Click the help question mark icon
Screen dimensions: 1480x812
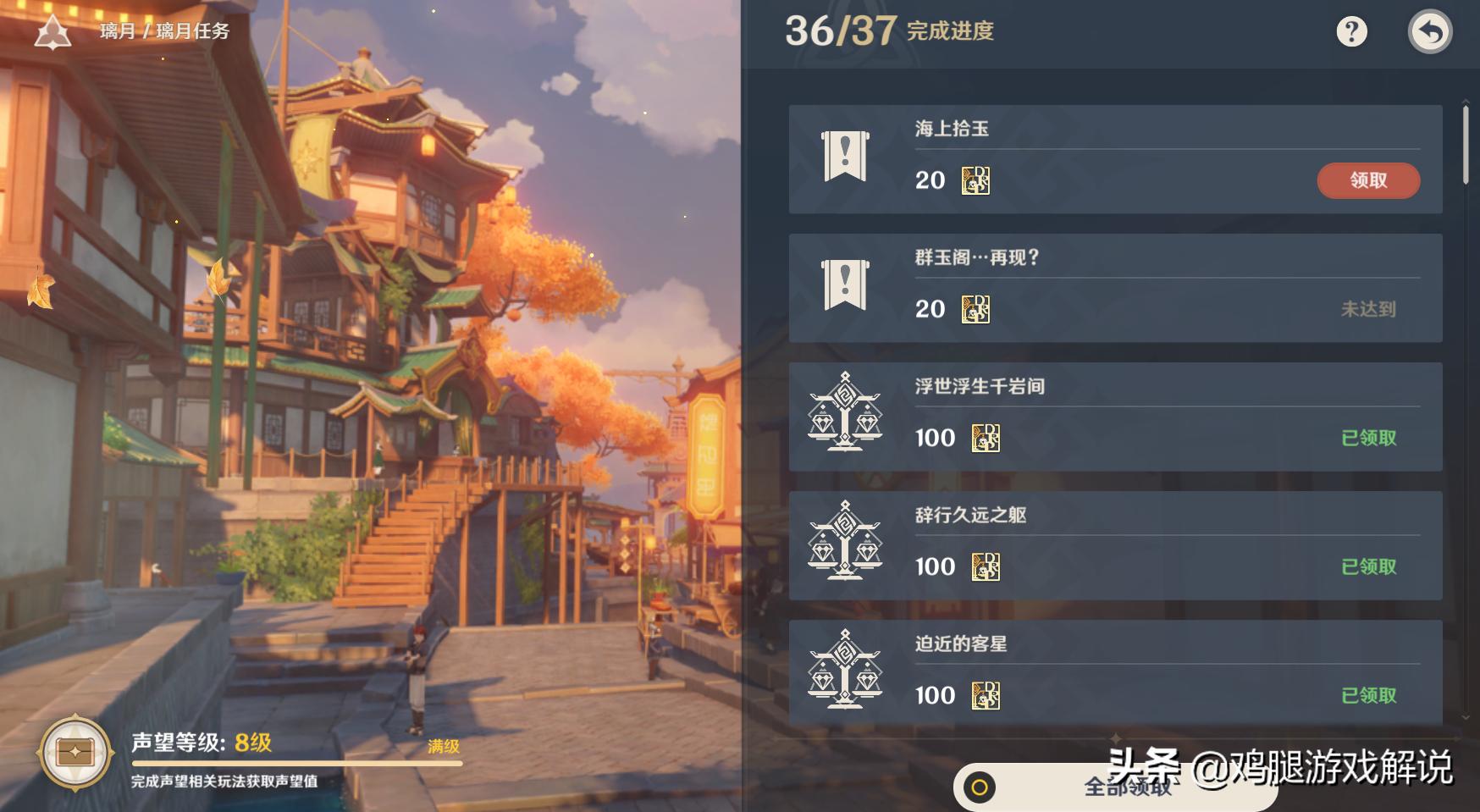[1352, 32]
